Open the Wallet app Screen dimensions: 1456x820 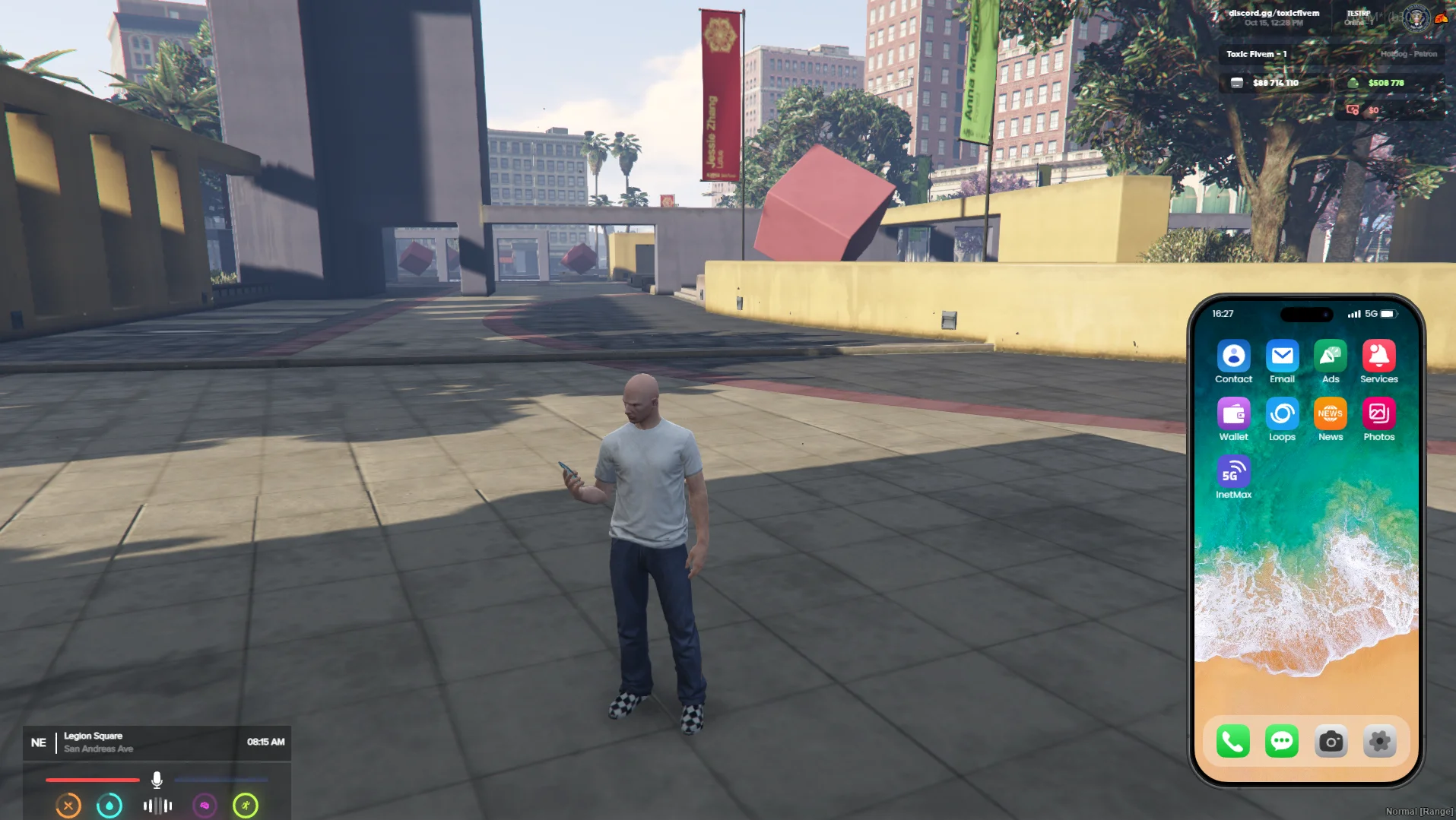point(1233,413)
